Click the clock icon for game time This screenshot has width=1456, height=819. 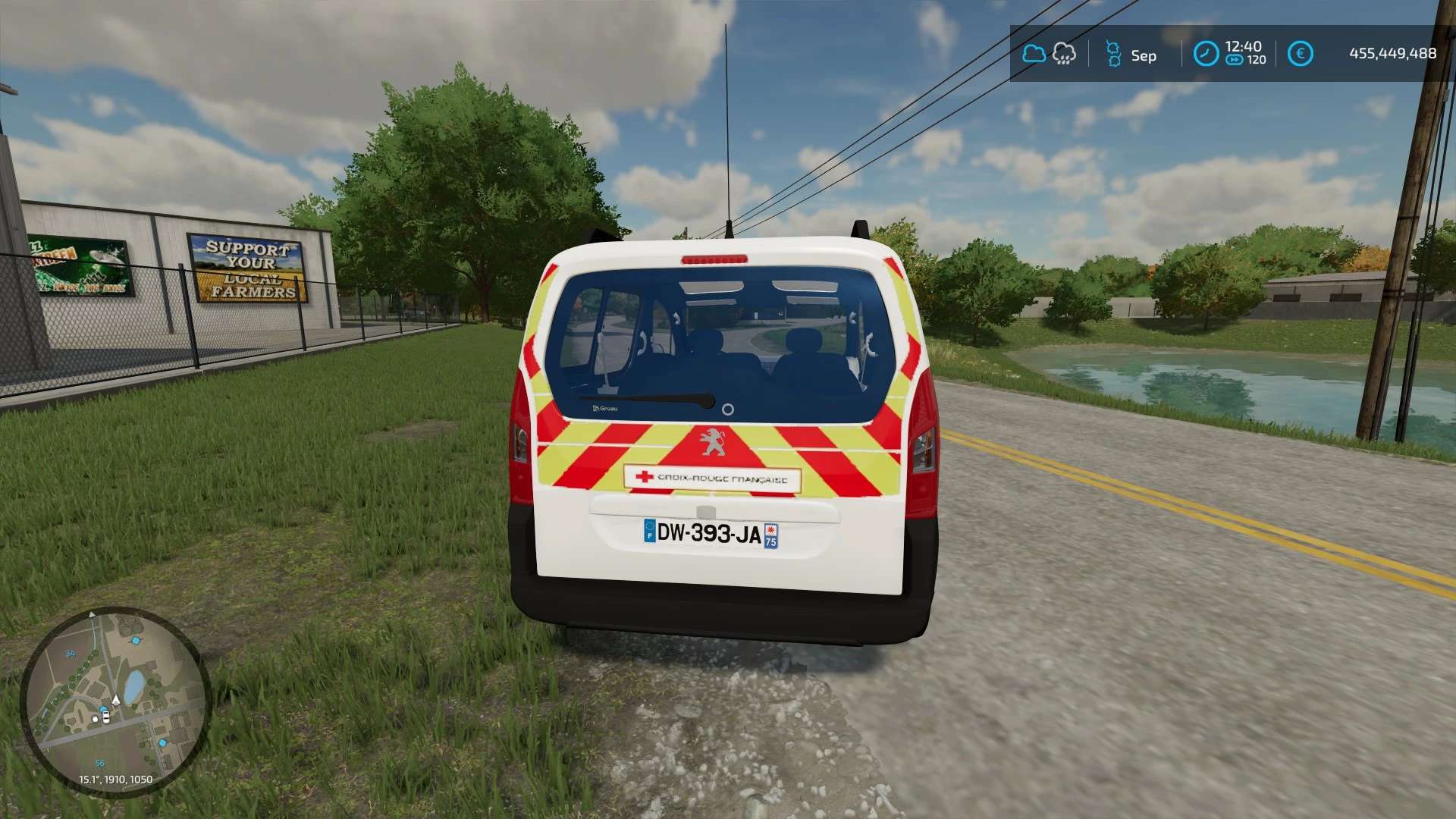point(1206,54)
